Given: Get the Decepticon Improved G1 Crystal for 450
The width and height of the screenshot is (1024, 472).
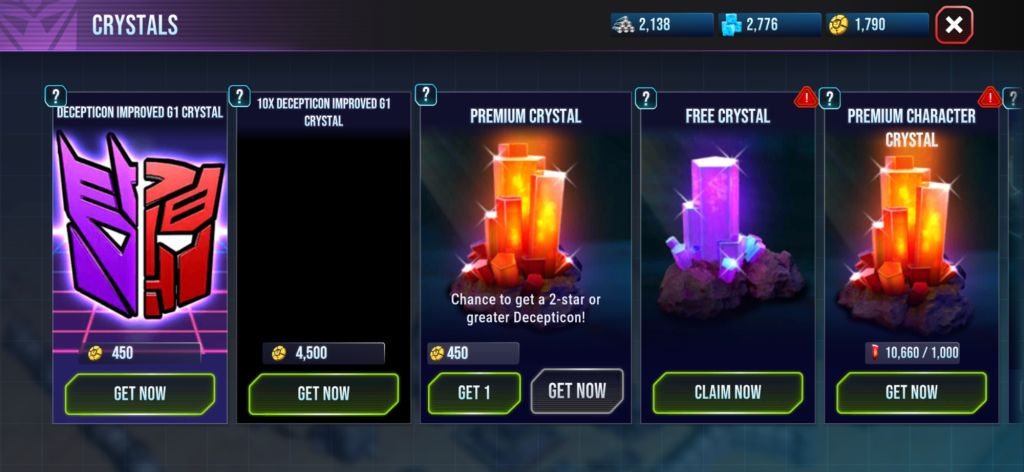Looking at the screenshot, I should tap(140, 393).
